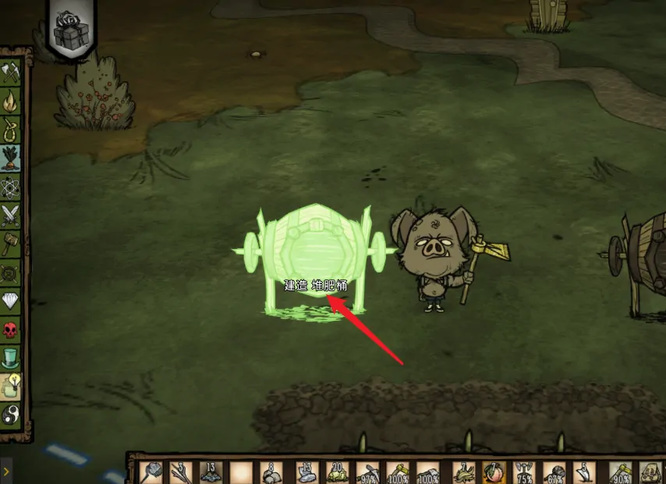Open the white diamond Refine tab
This screenshot has width=666, height=484.
pos(11,300)
